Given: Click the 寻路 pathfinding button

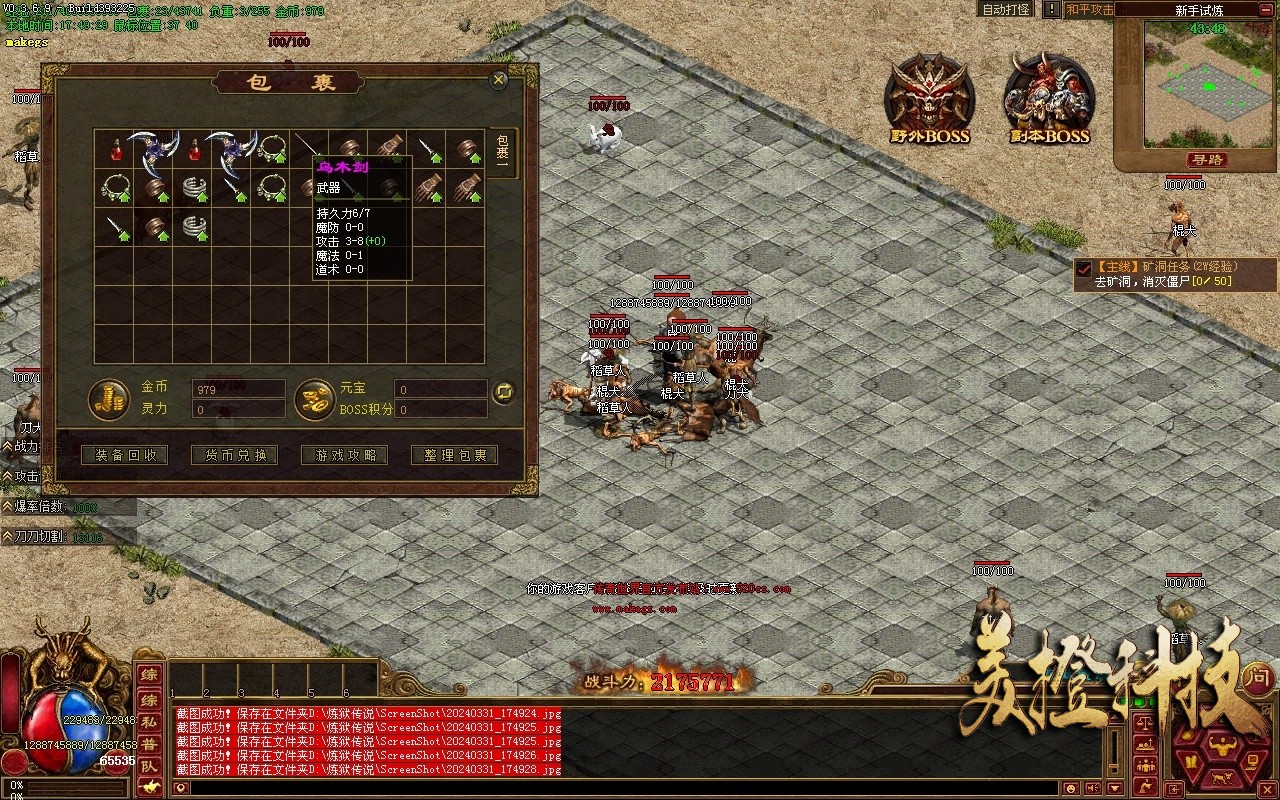Looking at the screenshot, I should click(x=1208, y=160).
